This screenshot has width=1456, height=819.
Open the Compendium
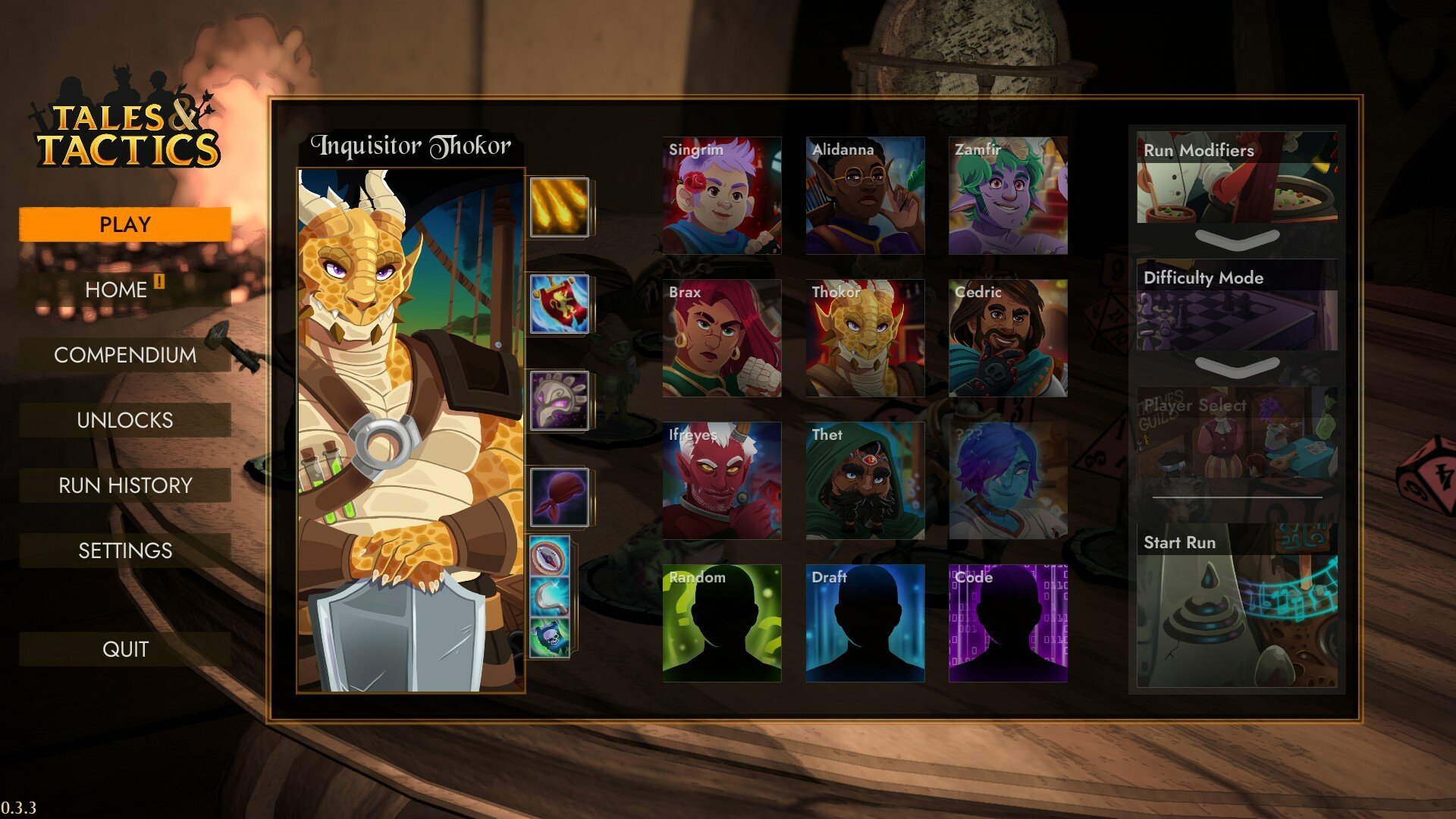click(x=124, y=355)
